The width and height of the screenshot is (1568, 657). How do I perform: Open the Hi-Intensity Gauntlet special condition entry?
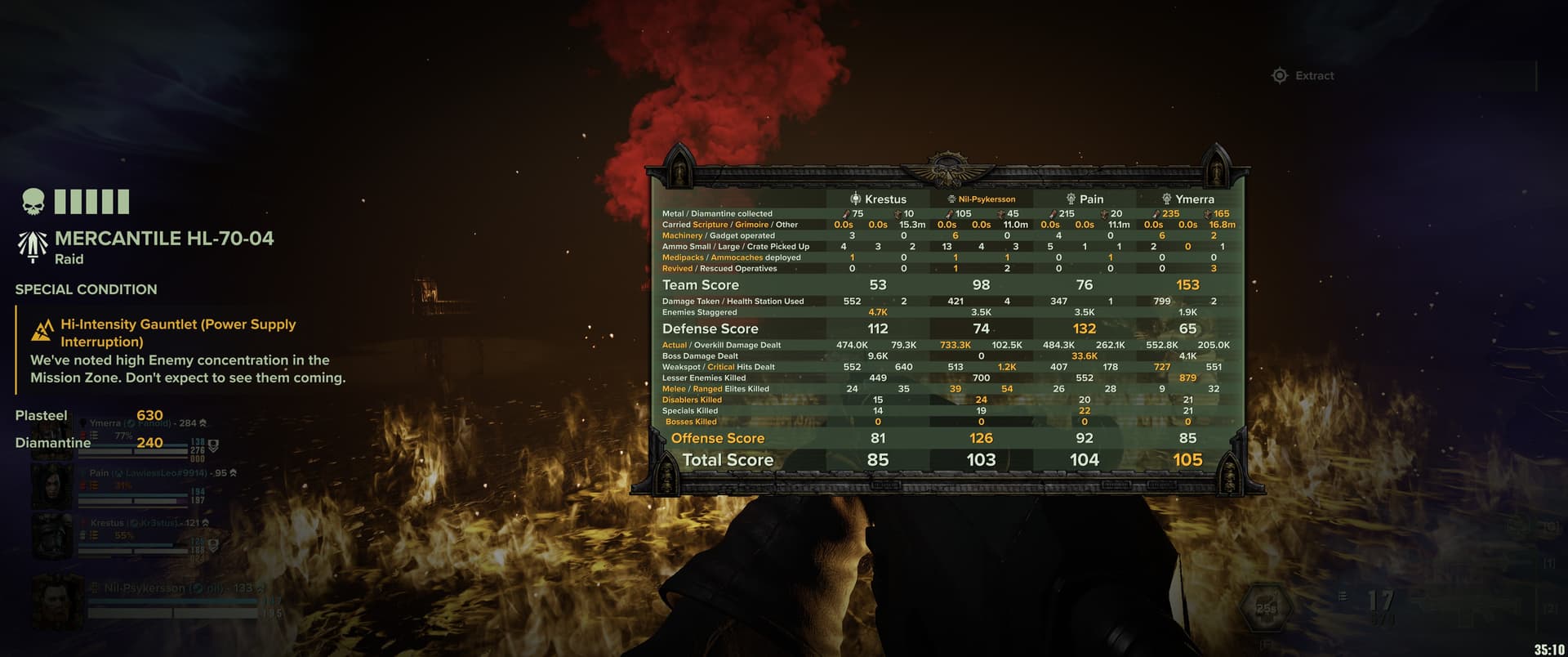click(x=177, y=333)
